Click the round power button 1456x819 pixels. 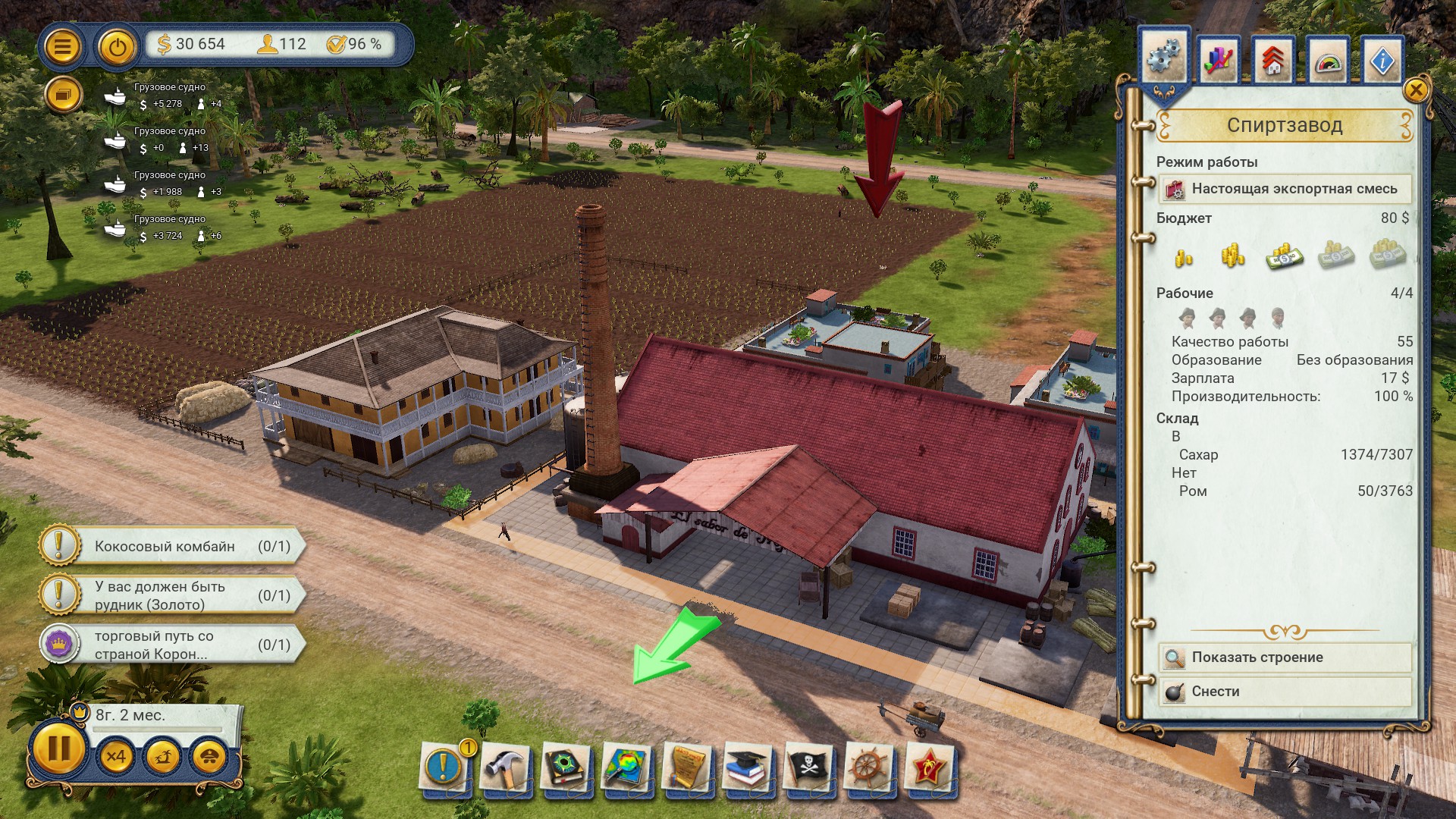tap(116, 47)
